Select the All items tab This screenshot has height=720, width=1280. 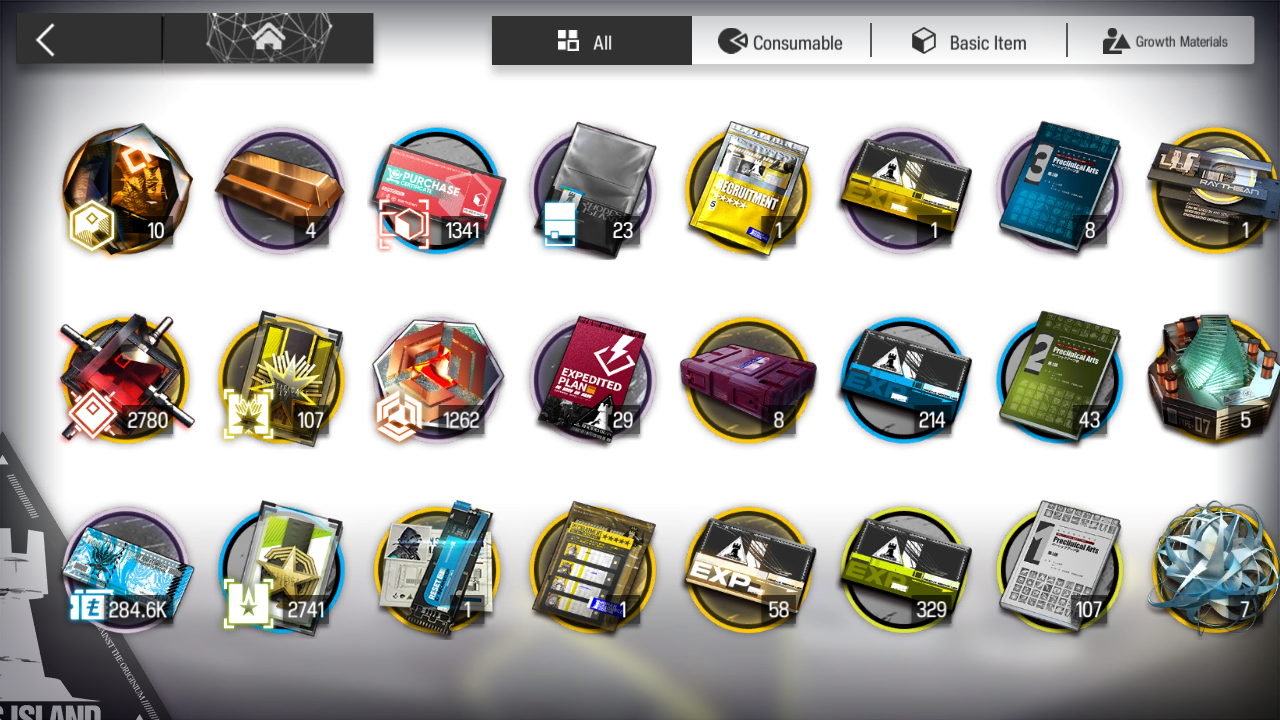[x=591, y=41]
